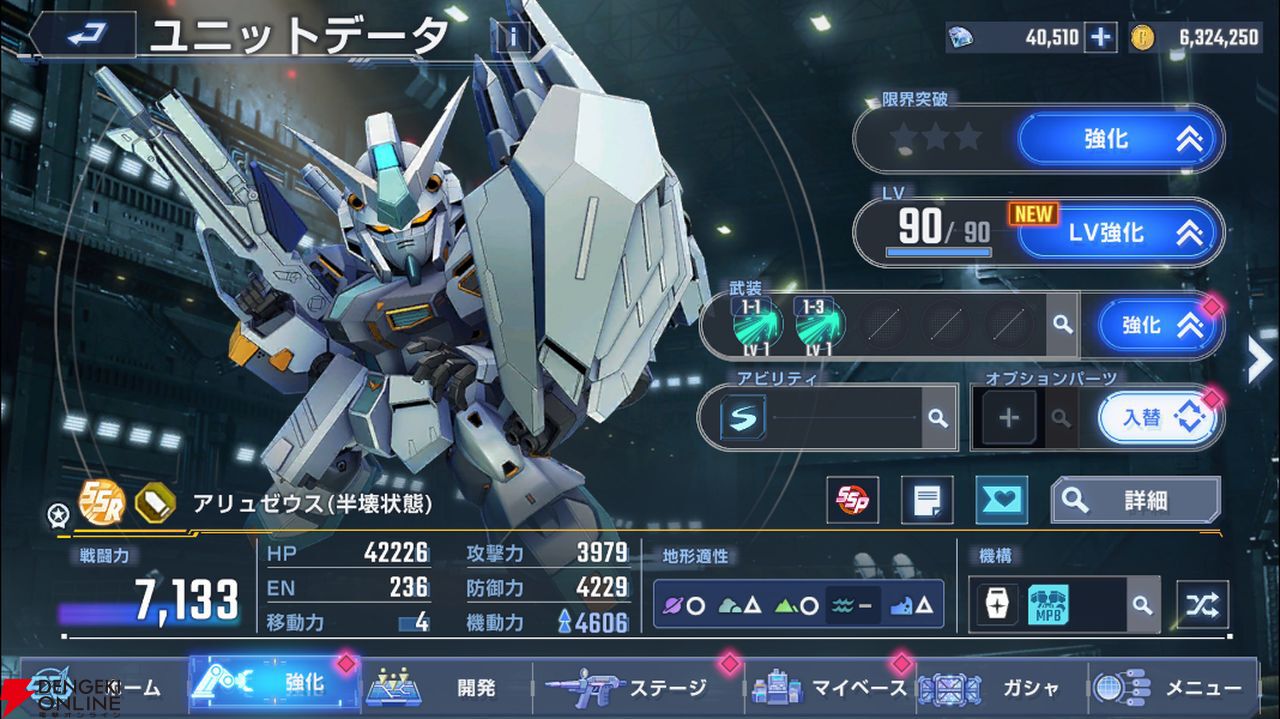Viewport: 1280px width, 719px height.
Task: Open the SSP icon button
Action: point(852,500)
